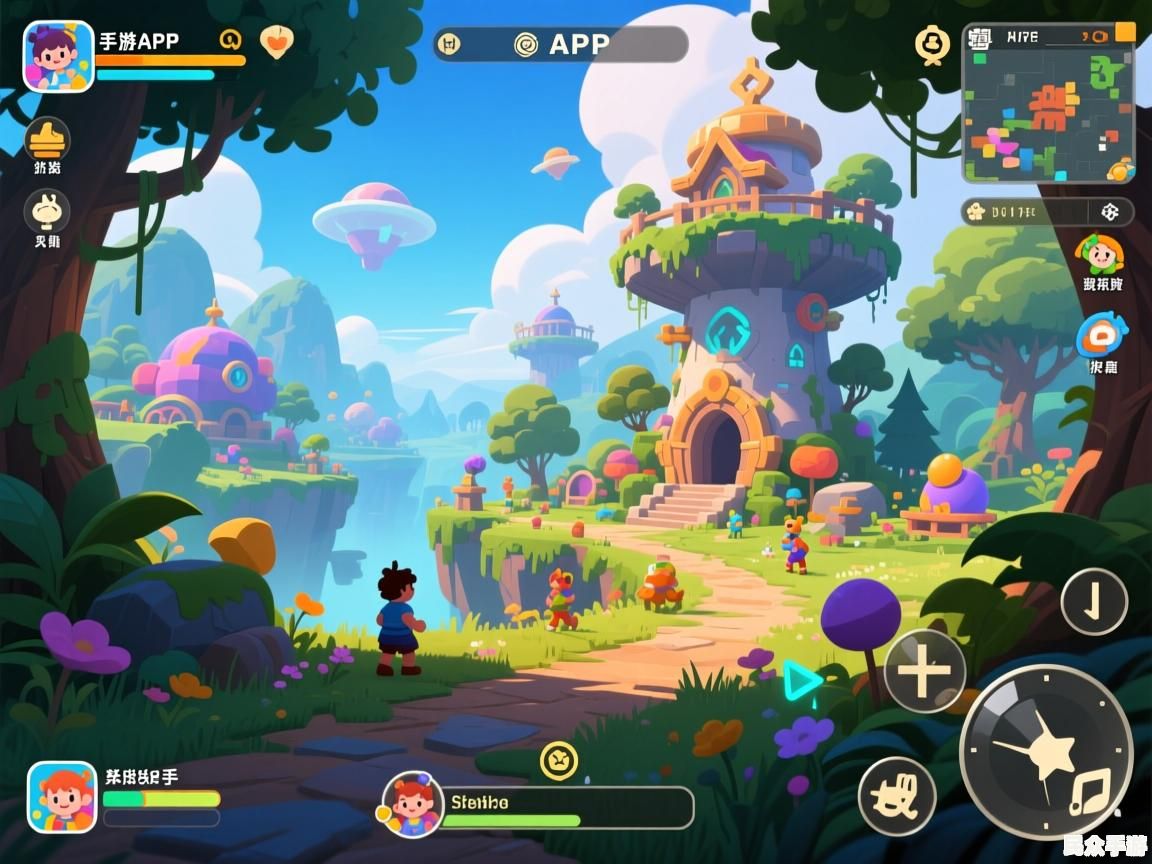Open the minimap

(x=1048, y=105)
